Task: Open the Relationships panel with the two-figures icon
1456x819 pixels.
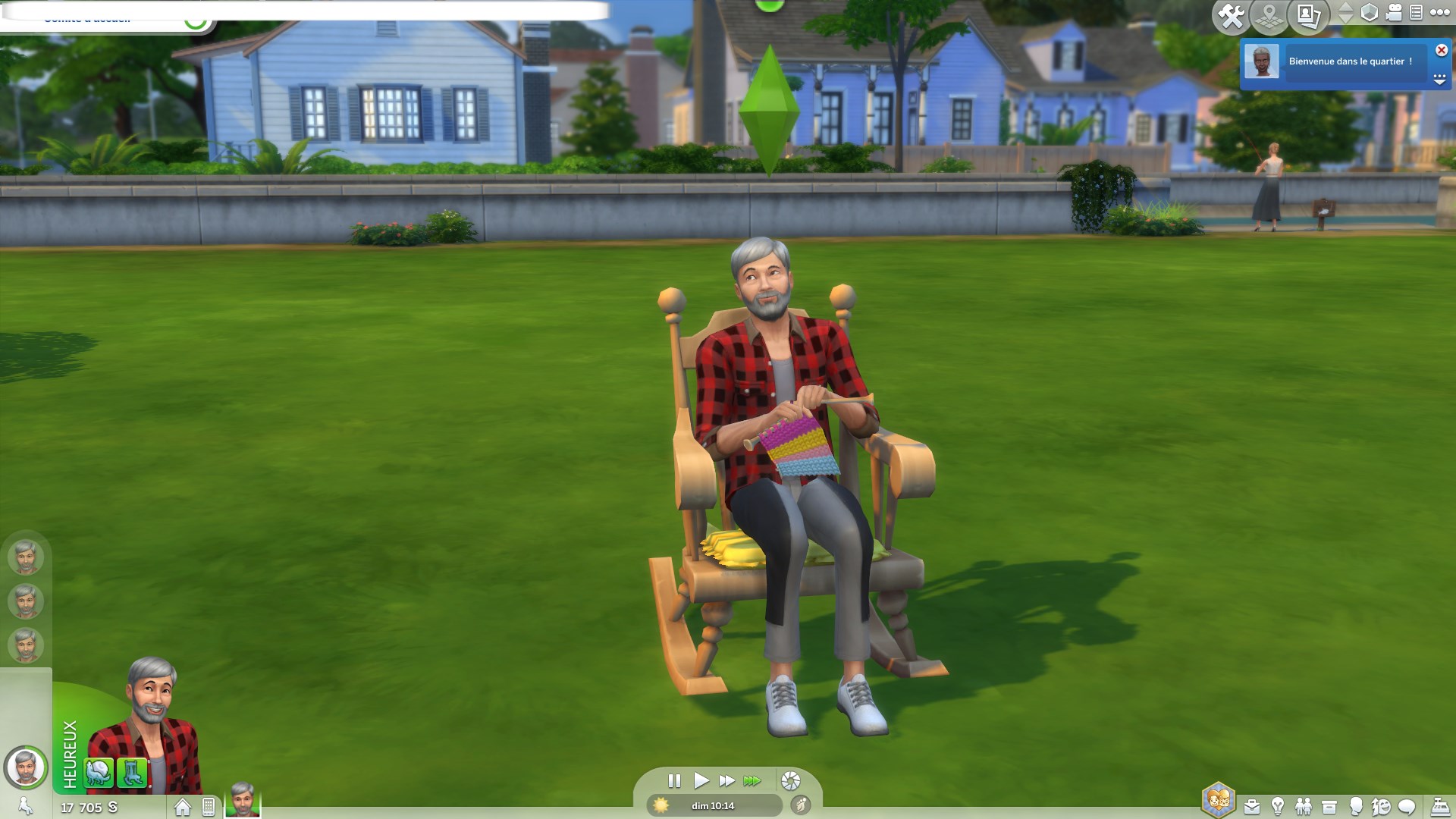Action: click(x=1303, y=806)
